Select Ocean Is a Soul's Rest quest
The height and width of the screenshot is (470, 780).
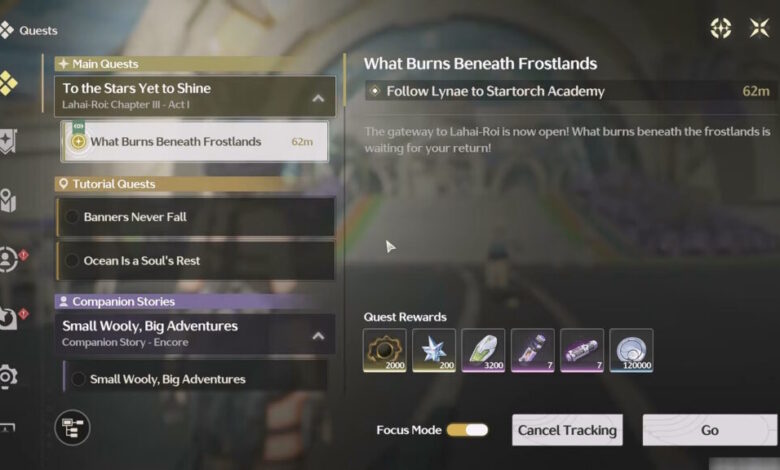pos(195,260)
